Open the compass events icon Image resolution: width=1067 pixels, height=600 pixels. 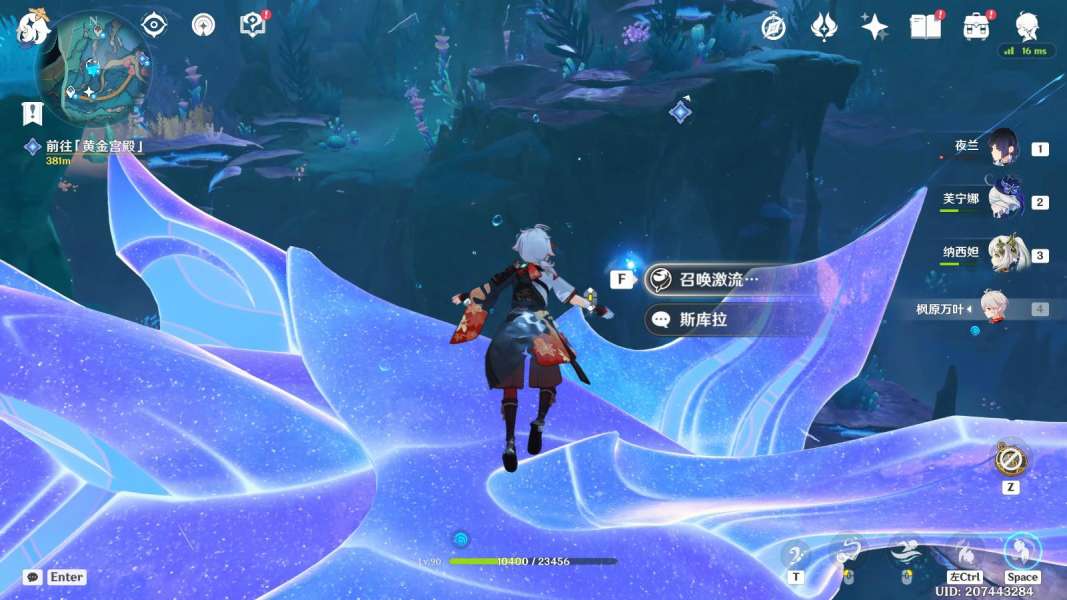[773, 27]
